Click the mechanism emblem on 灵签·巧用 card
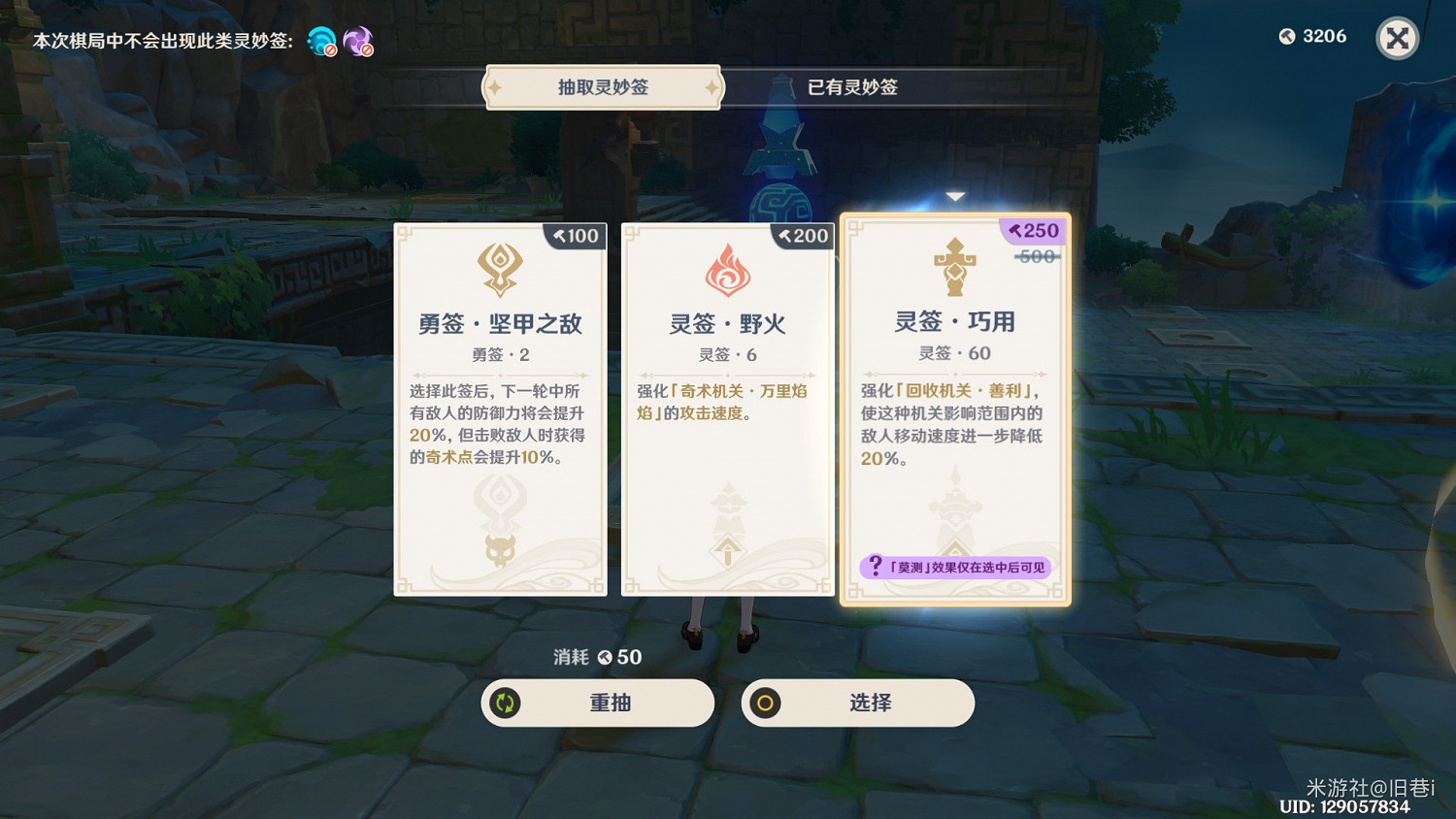The image size is (1456, 819). (955, 269)
